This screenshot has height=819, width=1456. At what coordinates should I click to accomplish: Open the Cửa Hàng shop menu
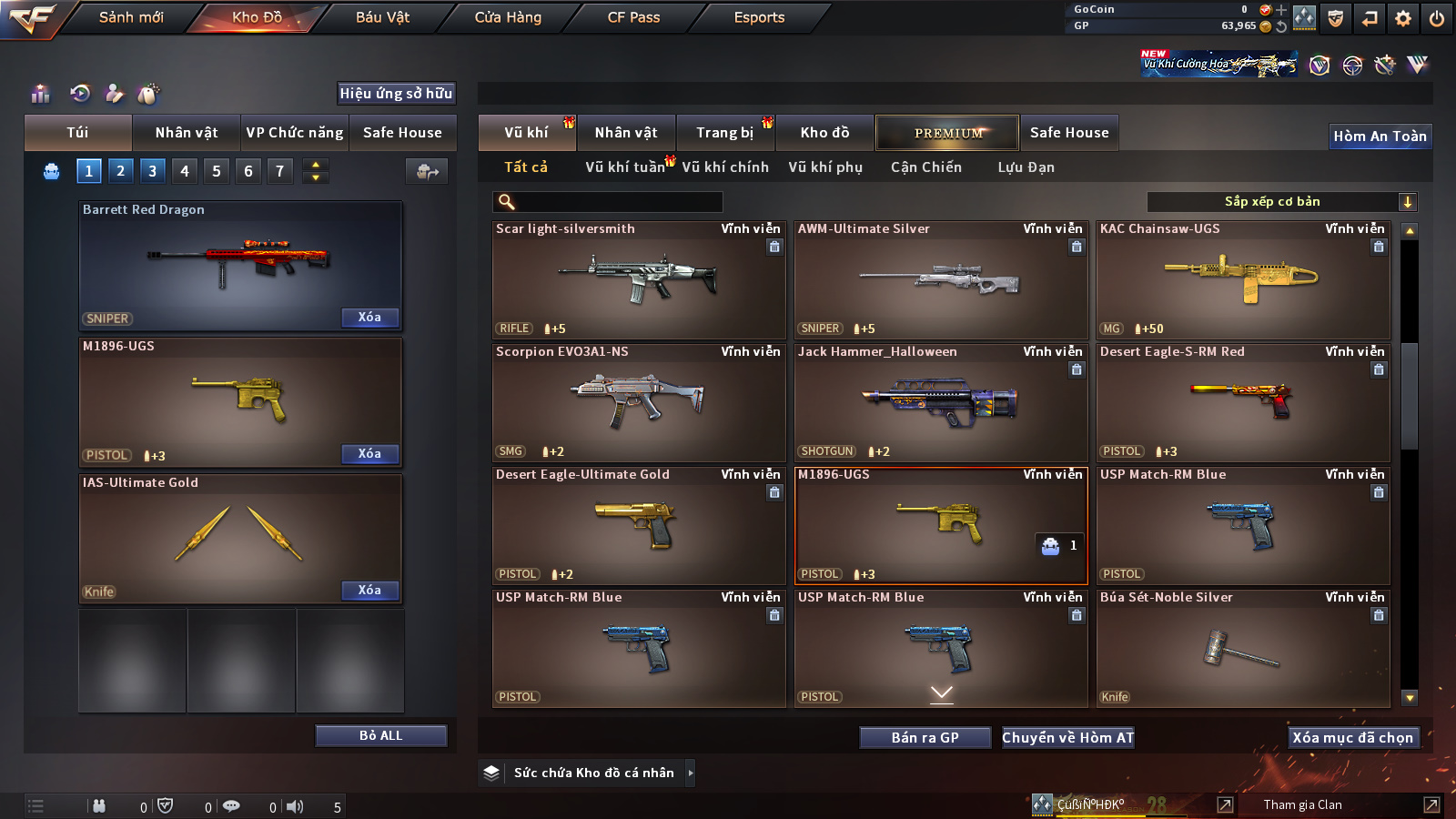click(508, 17)
